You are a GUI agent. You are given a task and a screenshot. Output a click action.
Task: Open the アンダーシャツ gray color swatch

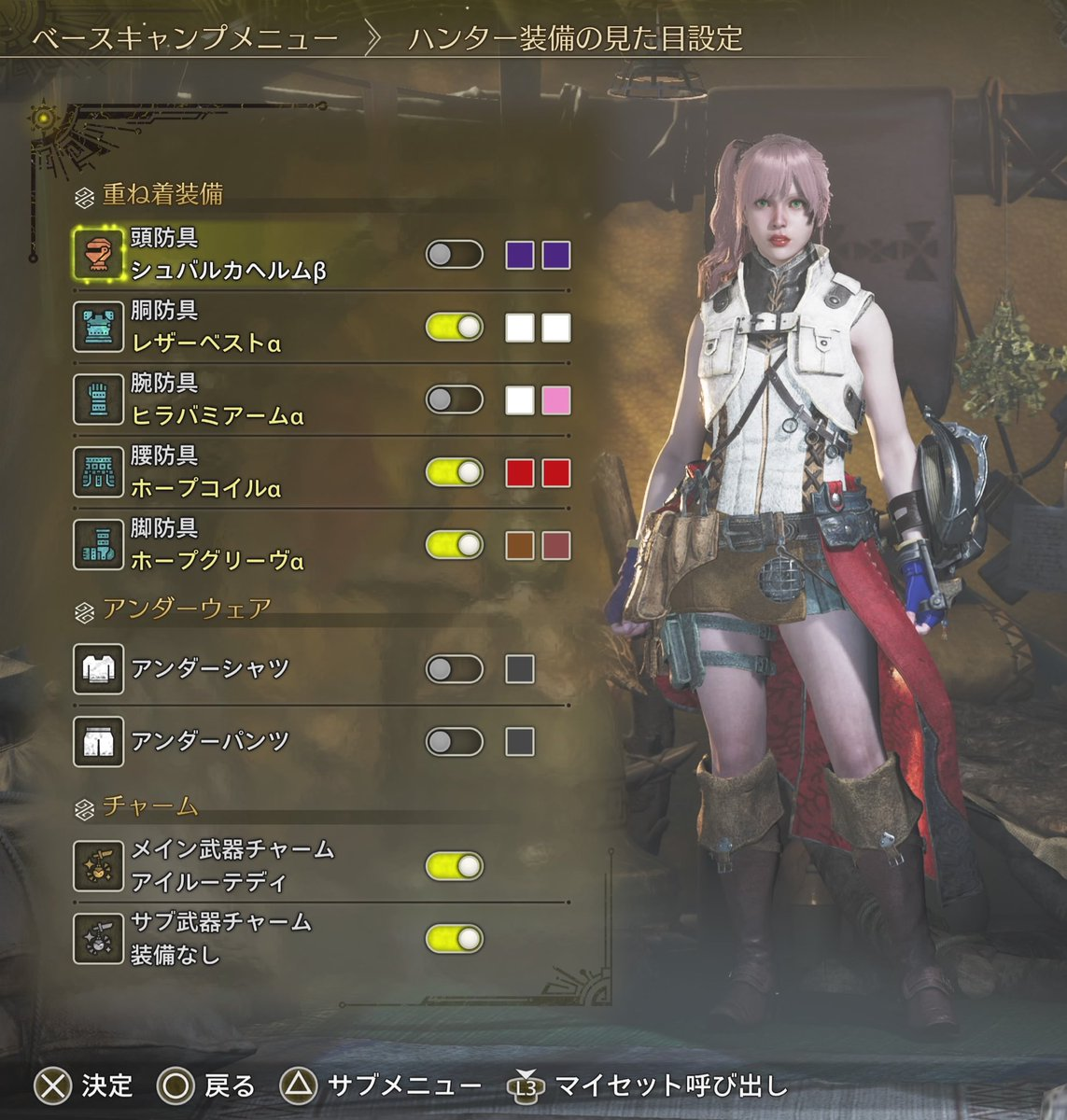pyautogui.click(x=520, y=669)
